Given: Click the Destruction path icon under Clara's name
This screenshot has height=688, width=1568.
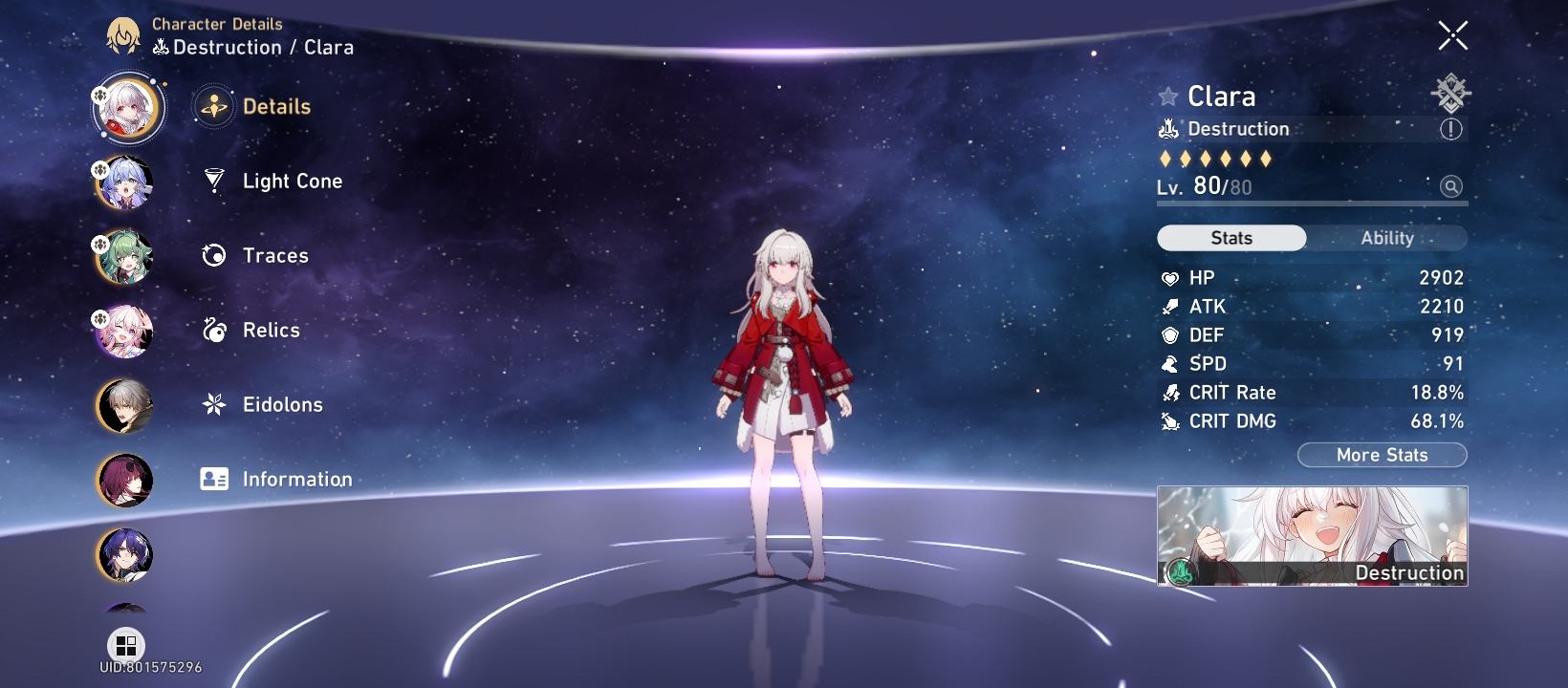Looking at the screenshot, I should (x=1168, y=127).
